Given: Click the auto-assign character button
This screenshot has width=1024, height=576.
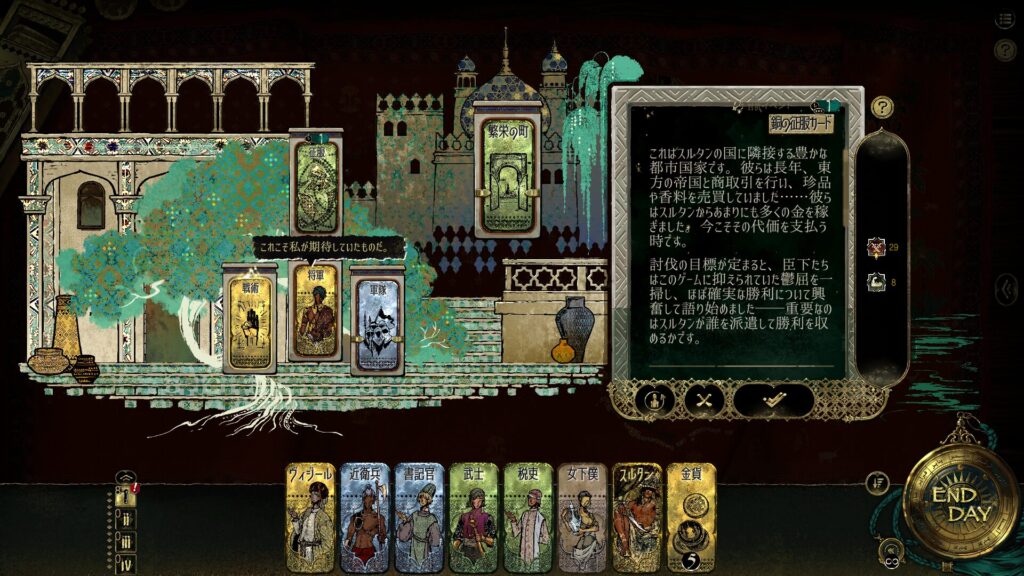Looking at the screenshot, I should 650,400.
